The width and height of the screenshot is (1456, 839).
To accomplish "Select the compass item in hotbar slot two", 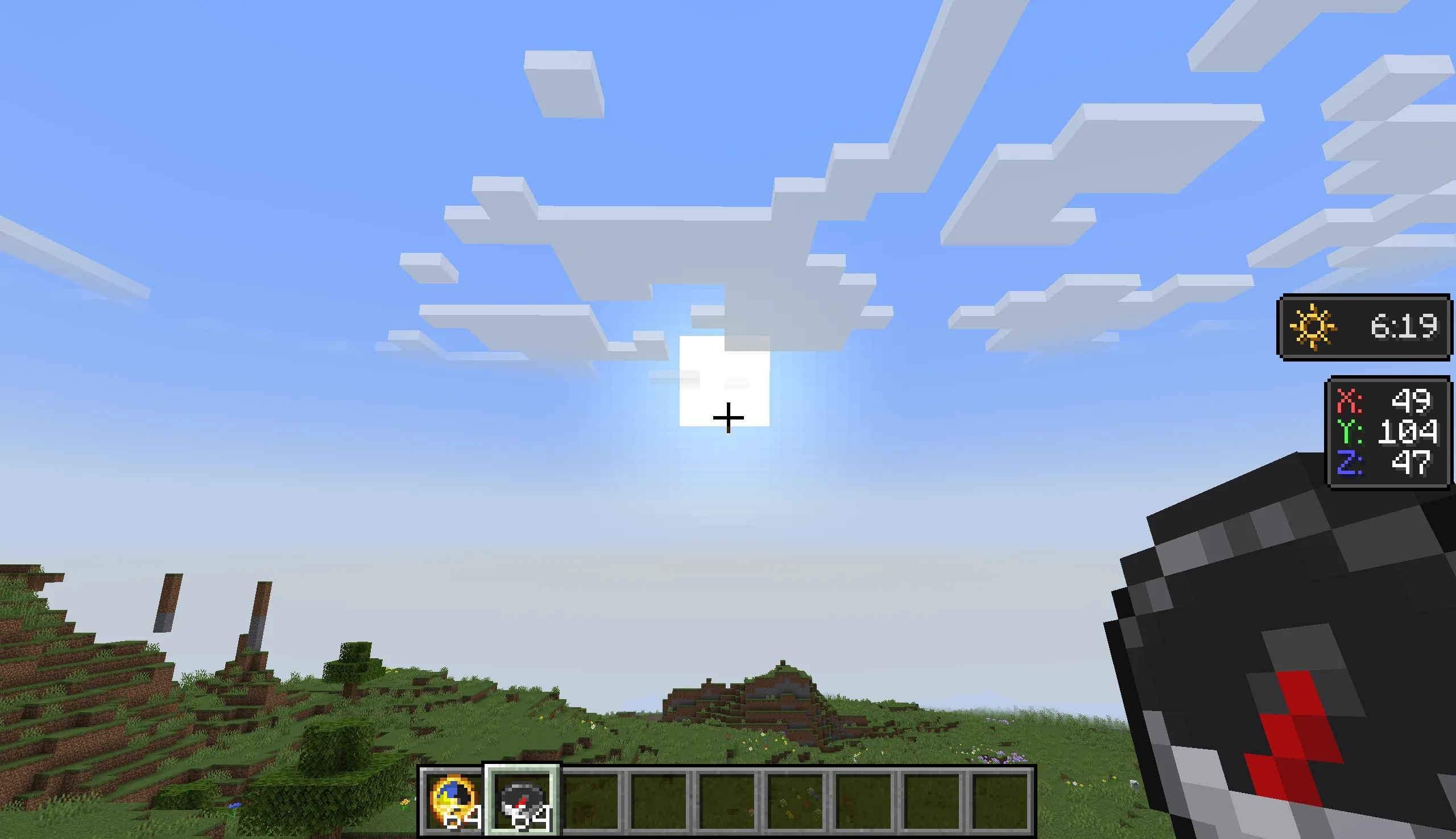I will (522, 798).
